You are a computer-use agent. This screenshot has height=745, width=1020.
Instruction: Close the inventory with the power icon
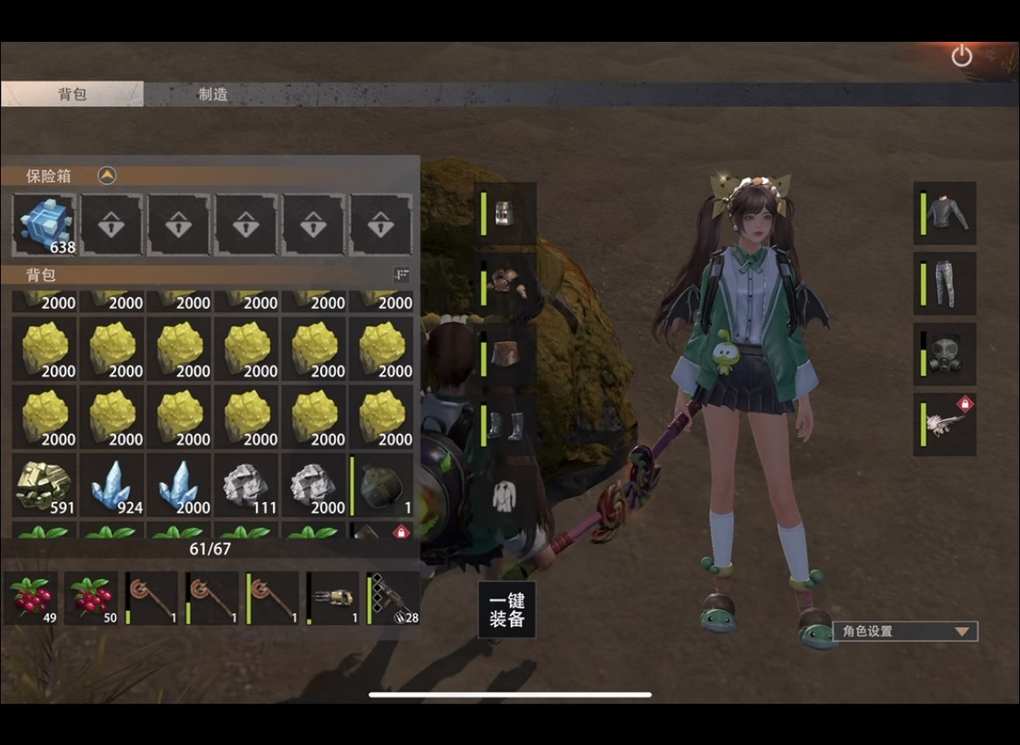coord(961,56)
